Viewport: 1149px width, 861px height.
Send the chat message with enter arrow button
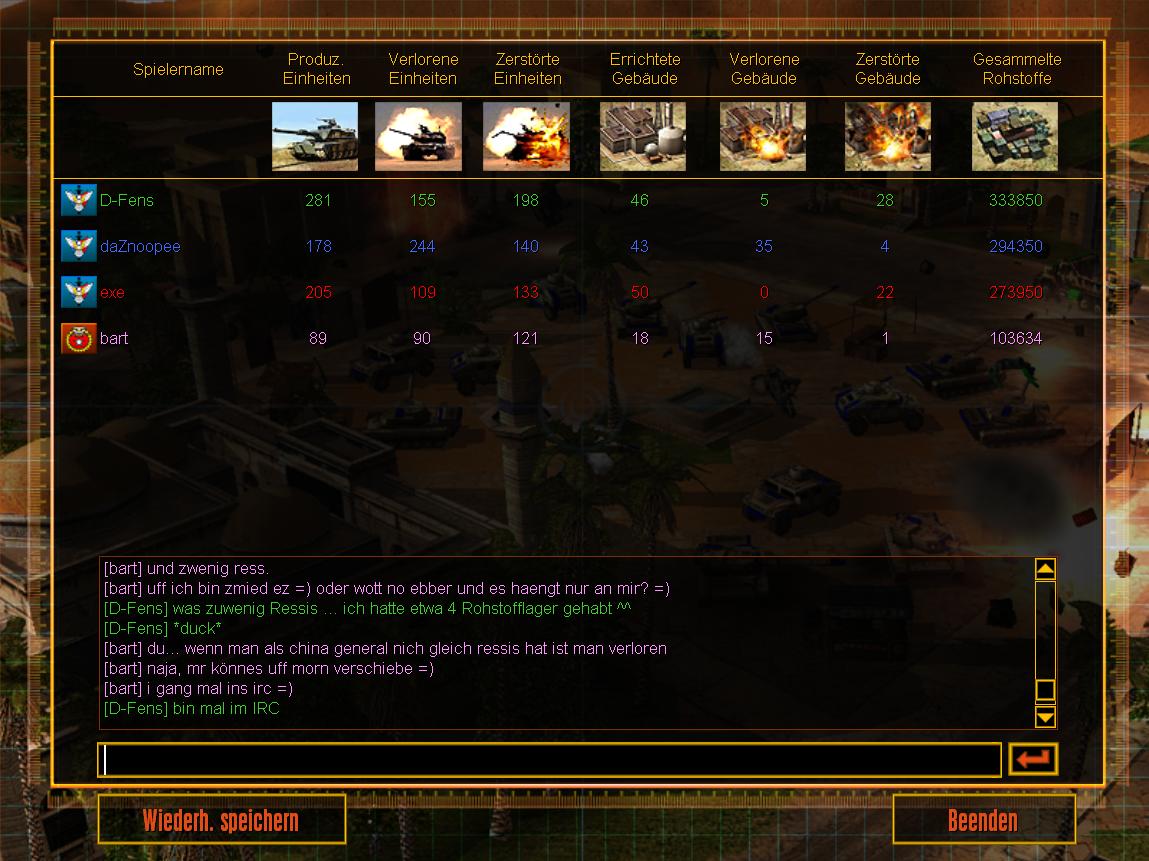click(1033, 760)
